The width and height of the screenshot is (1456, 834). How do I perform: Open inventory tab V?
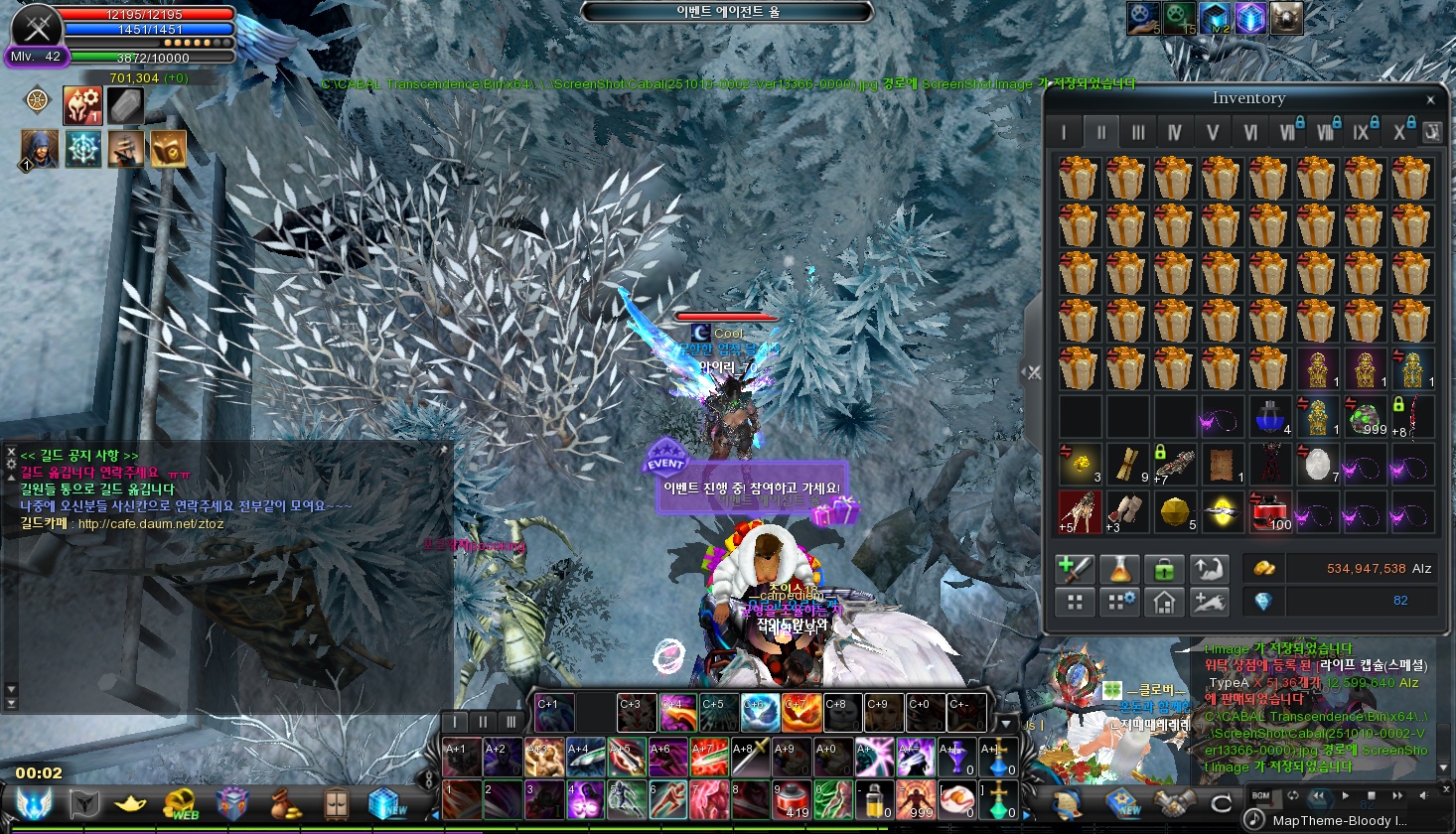pos(1212,132)
